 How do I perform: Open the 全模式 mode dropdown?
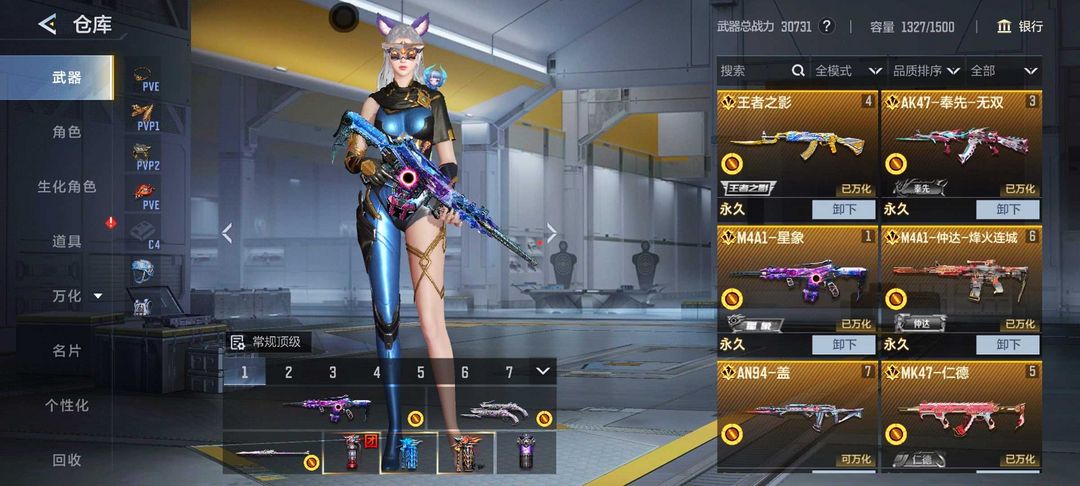point(848,71)
